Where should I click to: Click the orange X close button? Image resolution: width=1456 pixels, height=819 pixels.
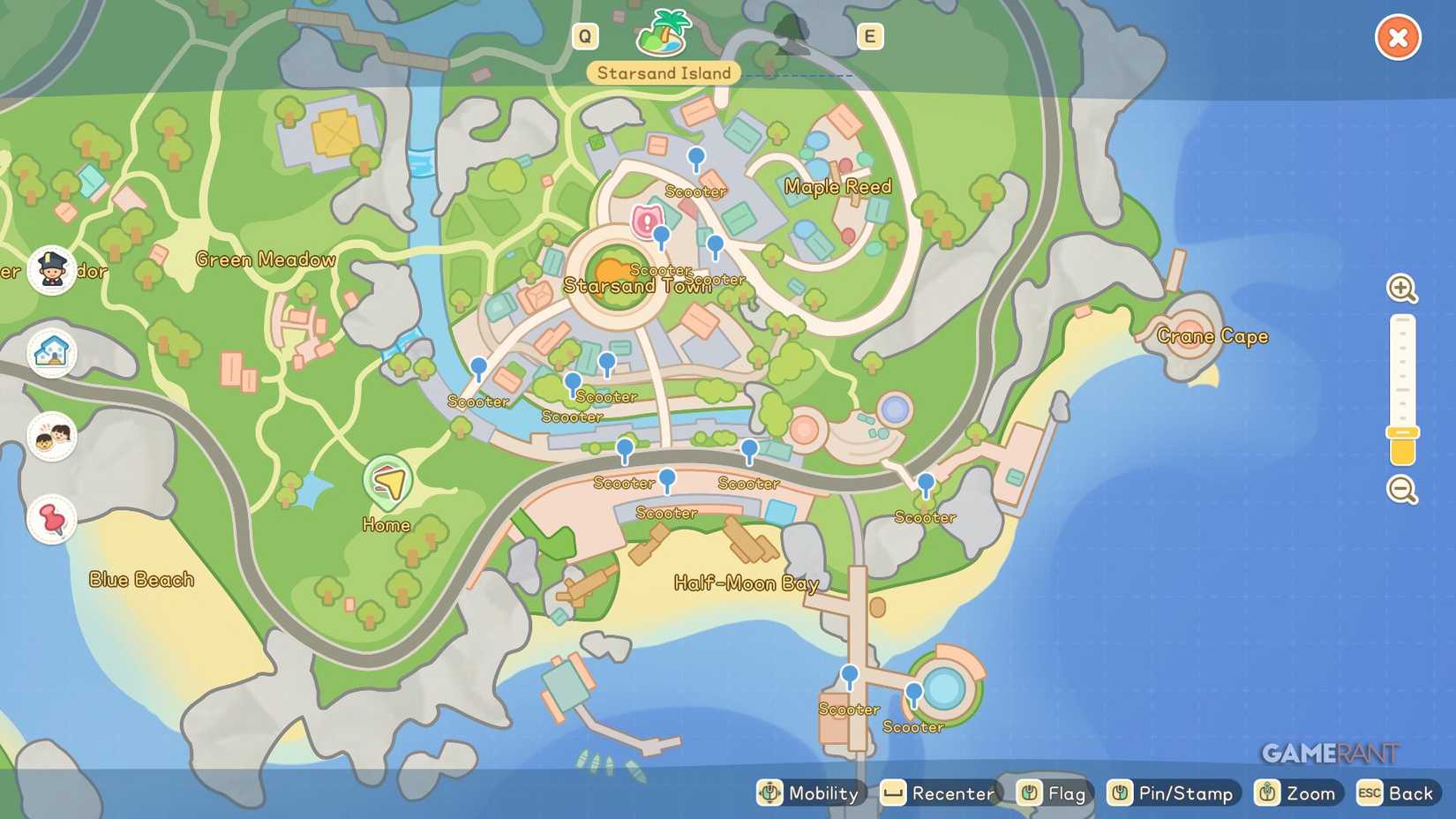pos(1398,37)
